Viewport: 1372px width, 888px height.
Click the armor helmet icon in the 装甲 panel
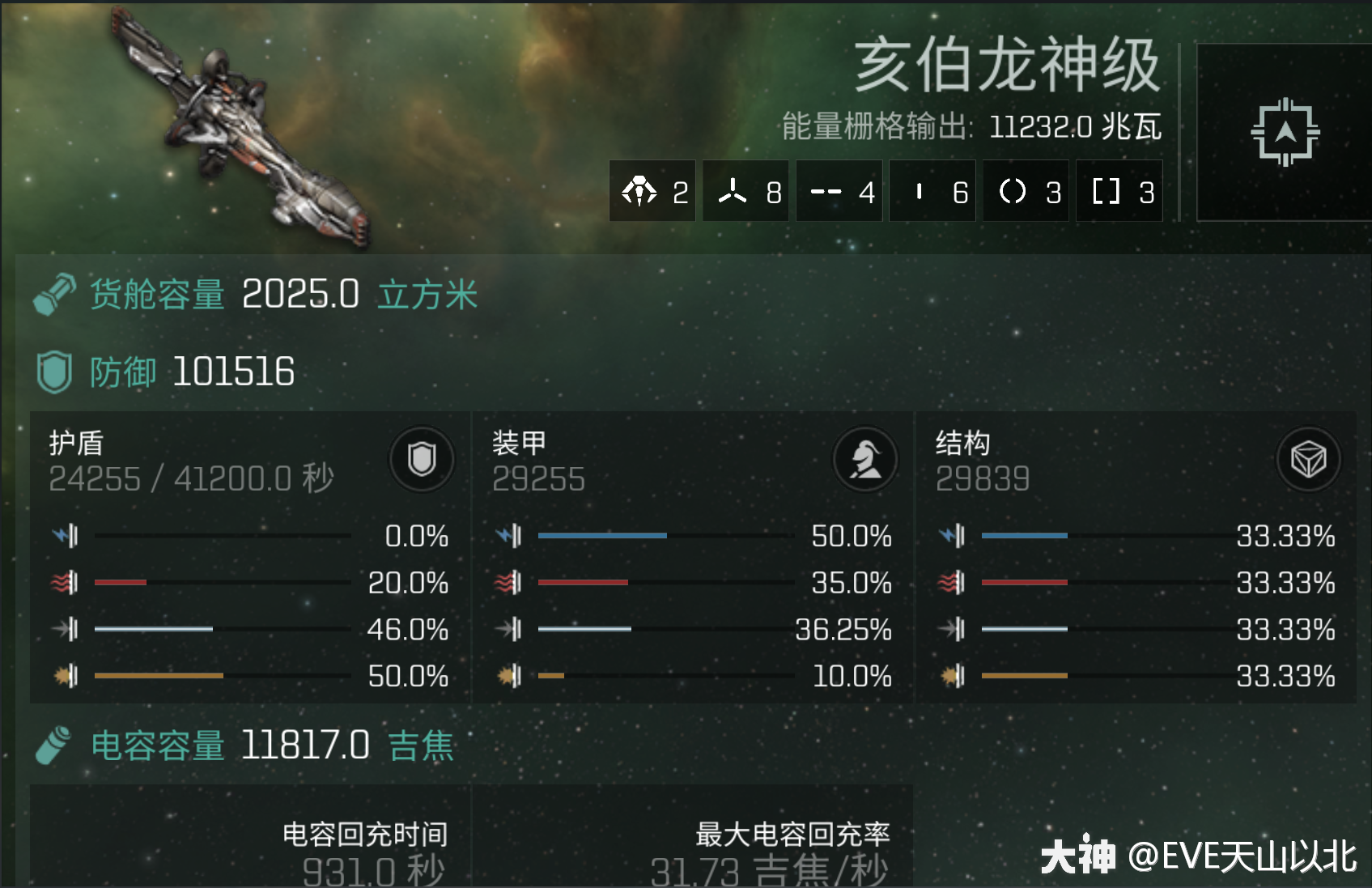865,459
